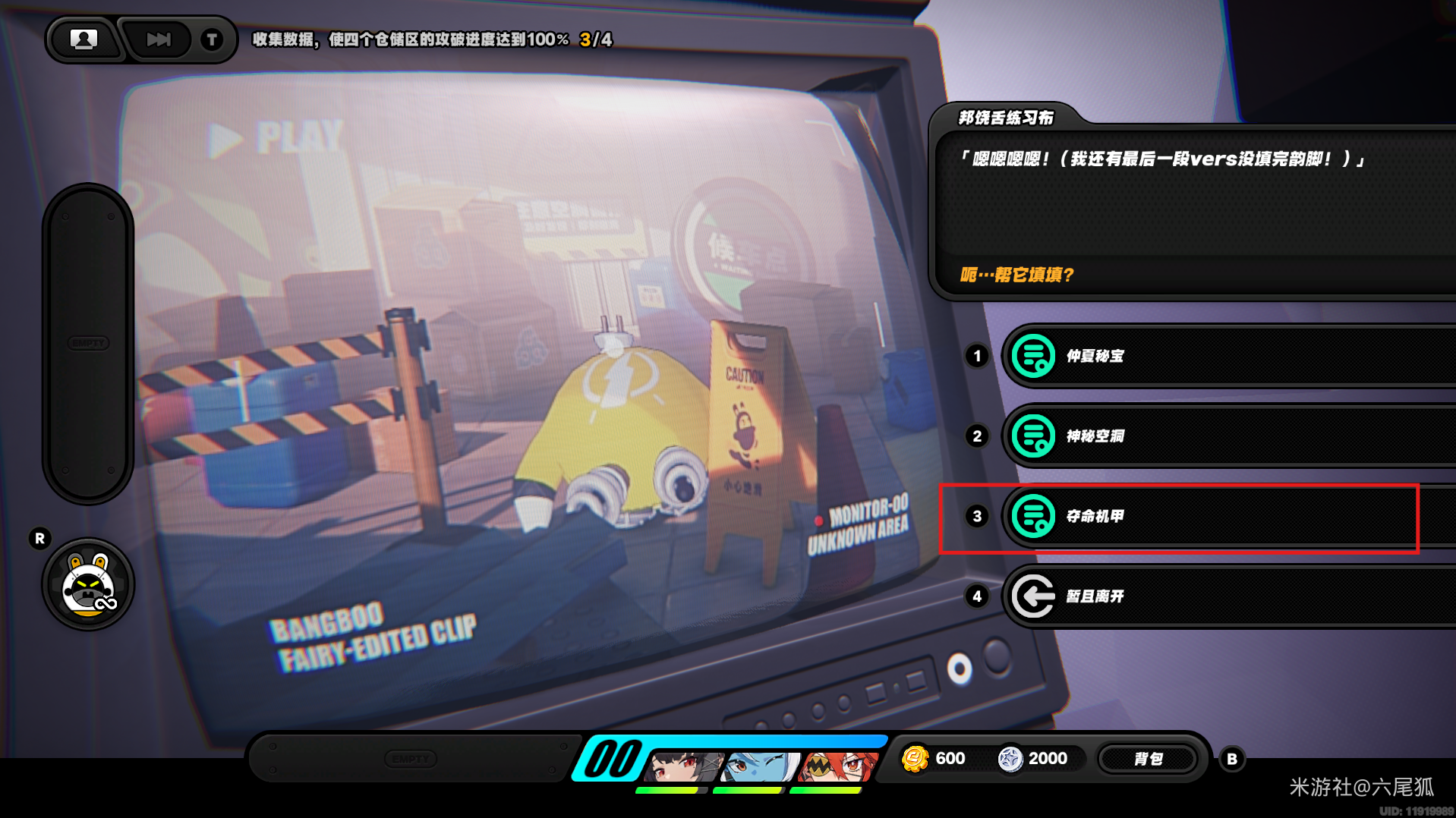Click the fast-forward skip button
The width and height of the screenshot is (1456, 818).
point(159,39)
